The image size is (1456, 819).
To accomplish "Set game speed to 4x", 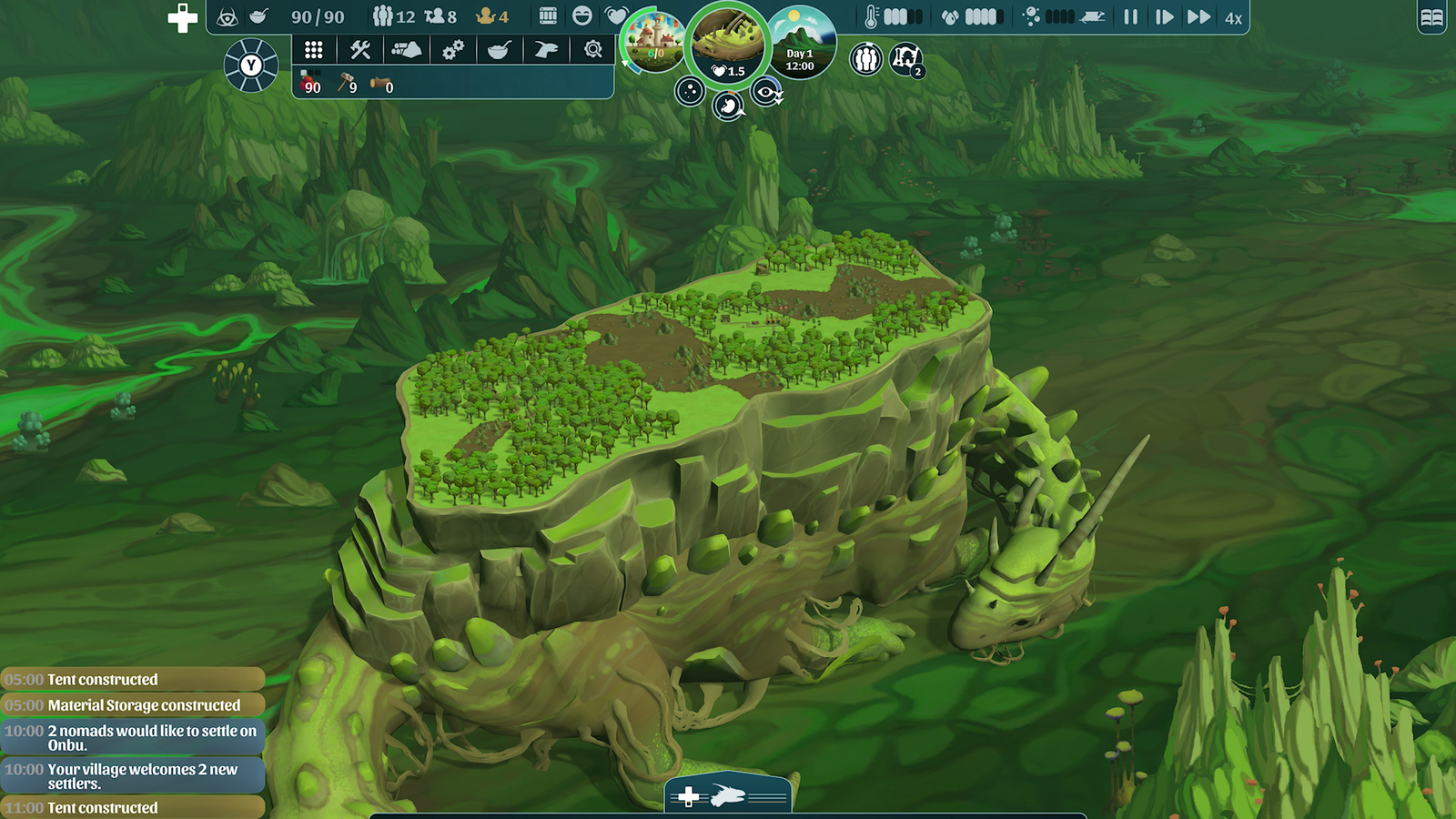I will (x=1233, y=18).
